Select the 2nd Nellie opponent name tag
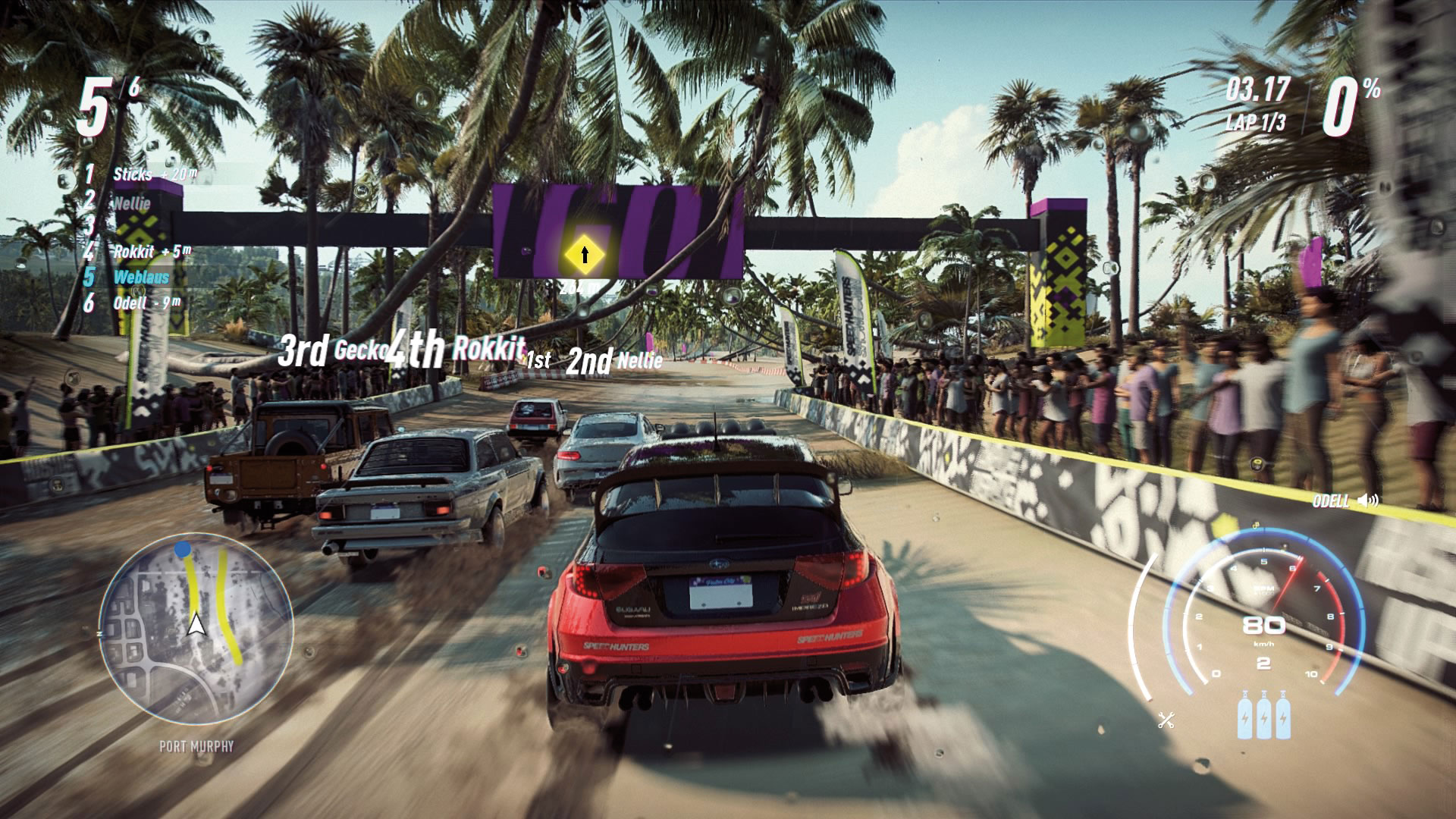Viewport: 1456px width, 819px height. [x=614, y=362]
